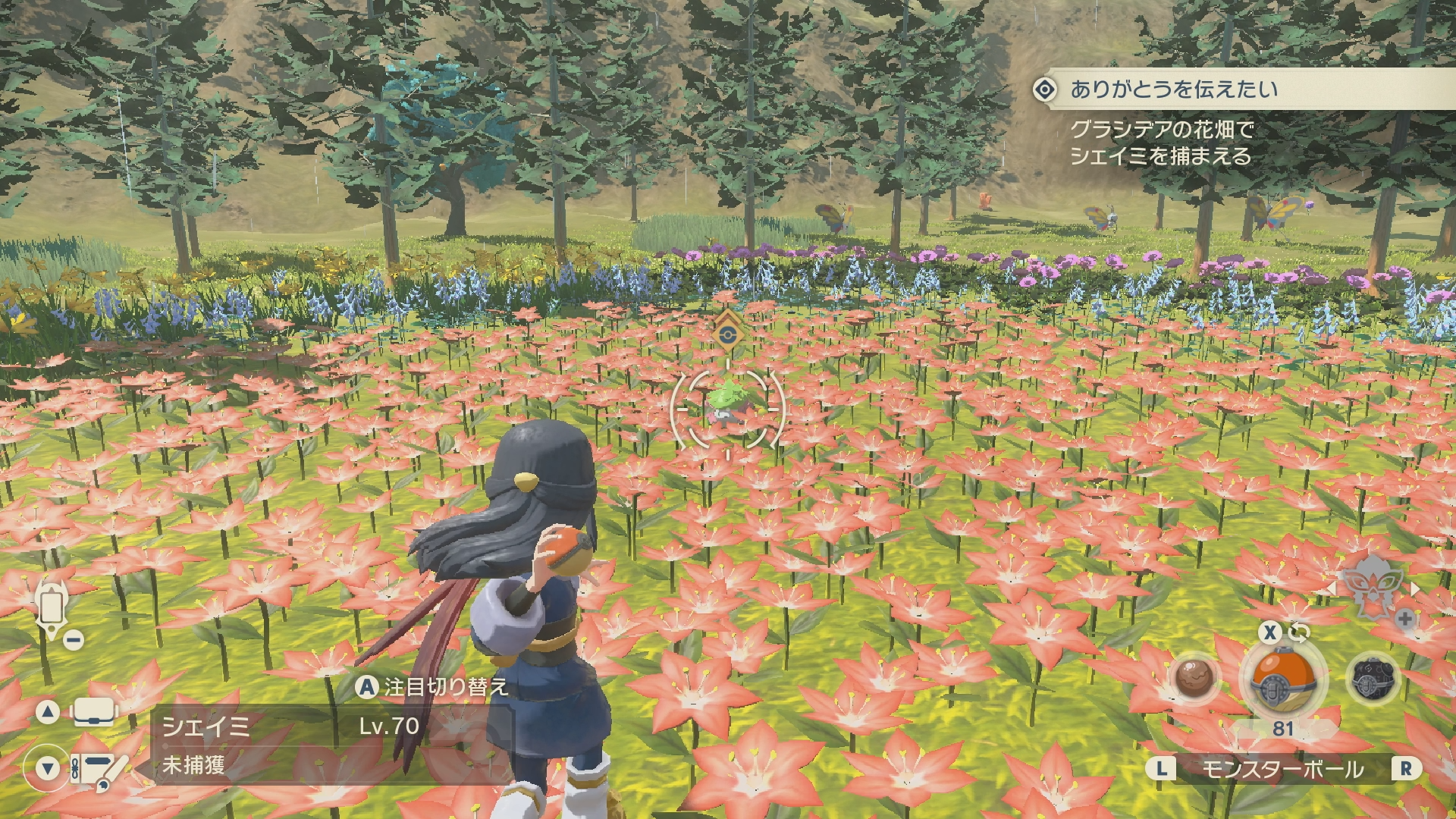This screenshot has width=1456, height=819.
Task: Select the orange Poké Ball in the item wheel
Action: (x=1282, y=679)
